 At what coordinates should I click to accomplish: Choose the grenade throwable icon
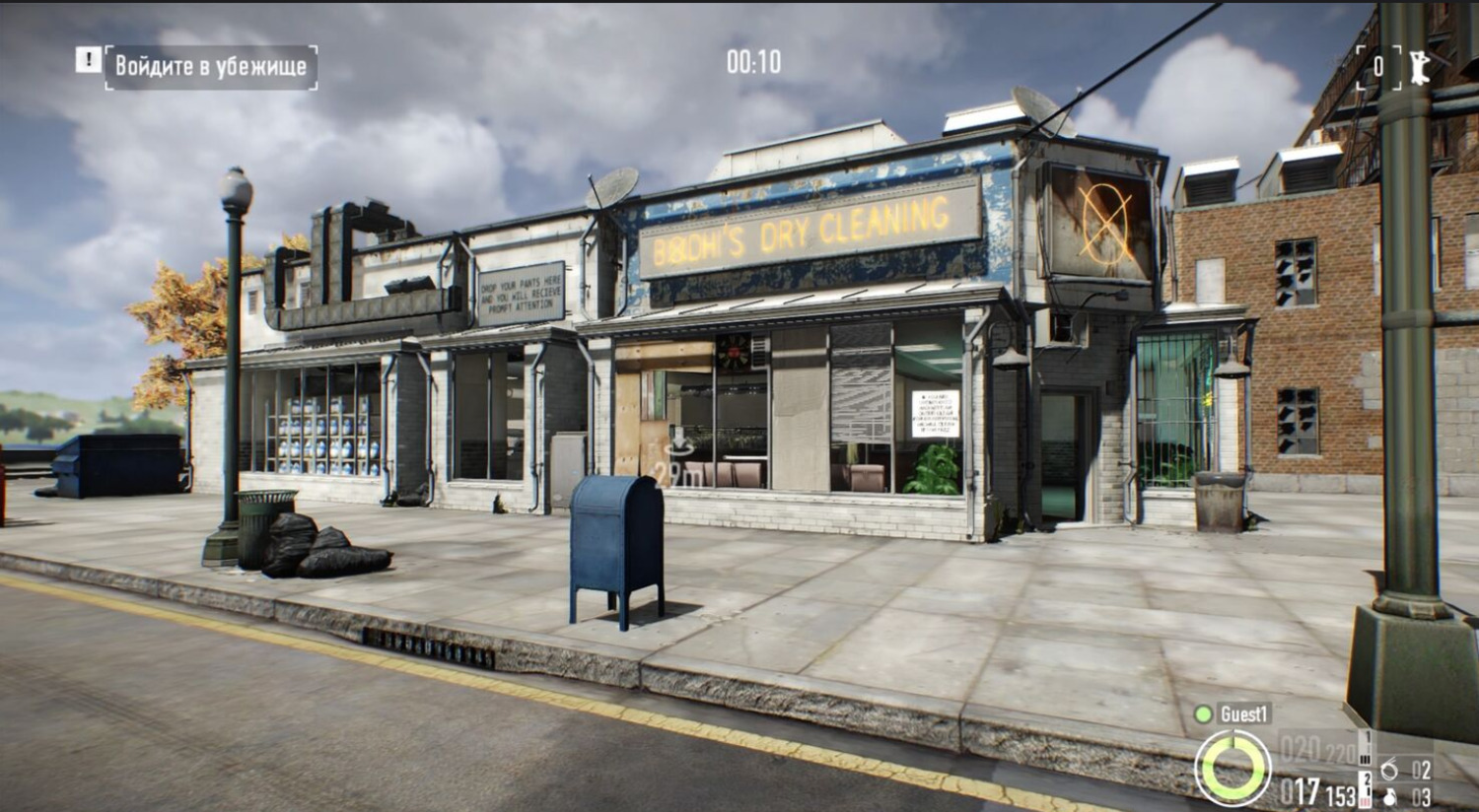coord(1390,796)
